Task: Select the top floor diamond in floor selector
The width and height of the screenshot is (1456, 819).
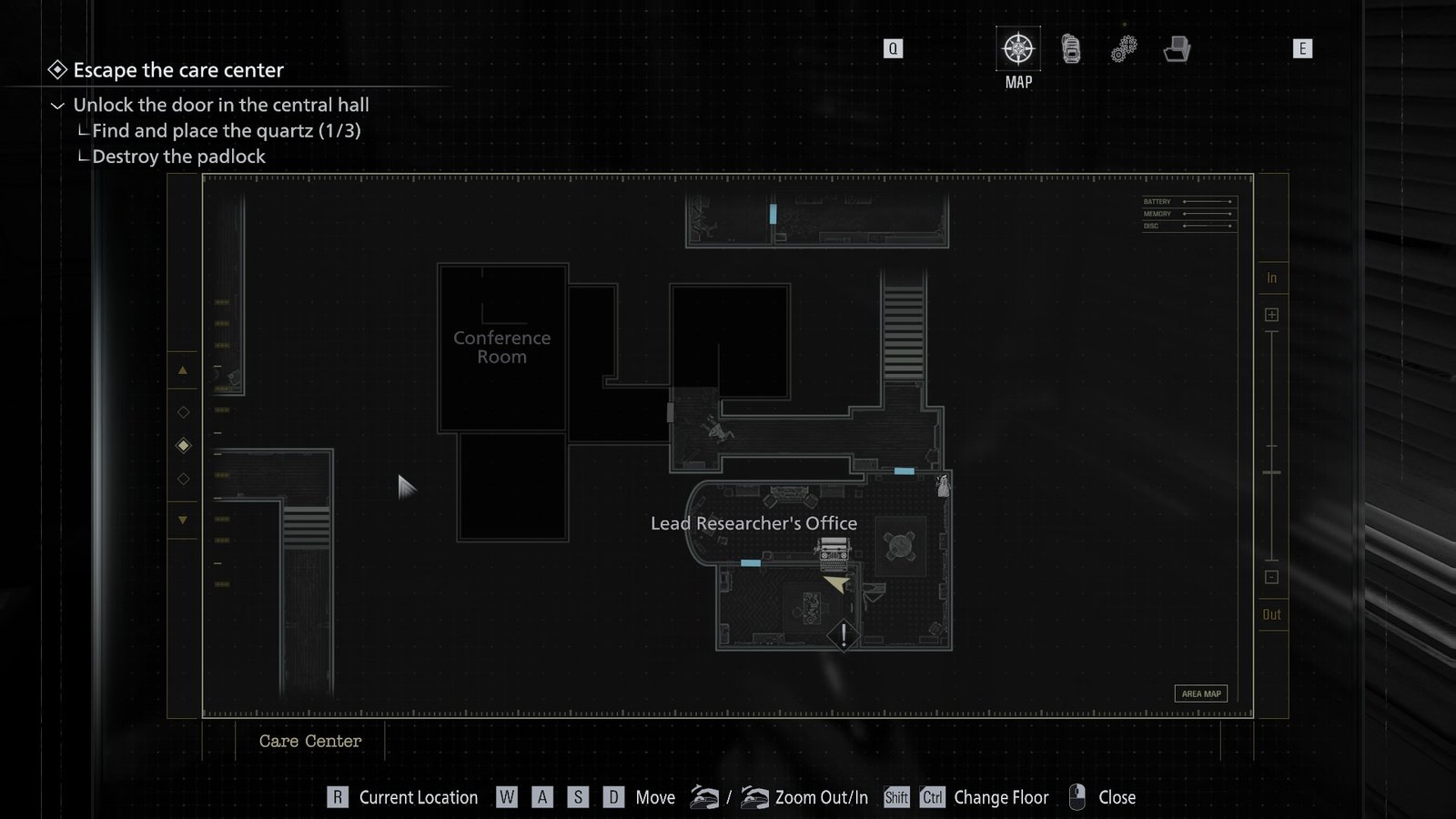Action: [x=183, y=412]
